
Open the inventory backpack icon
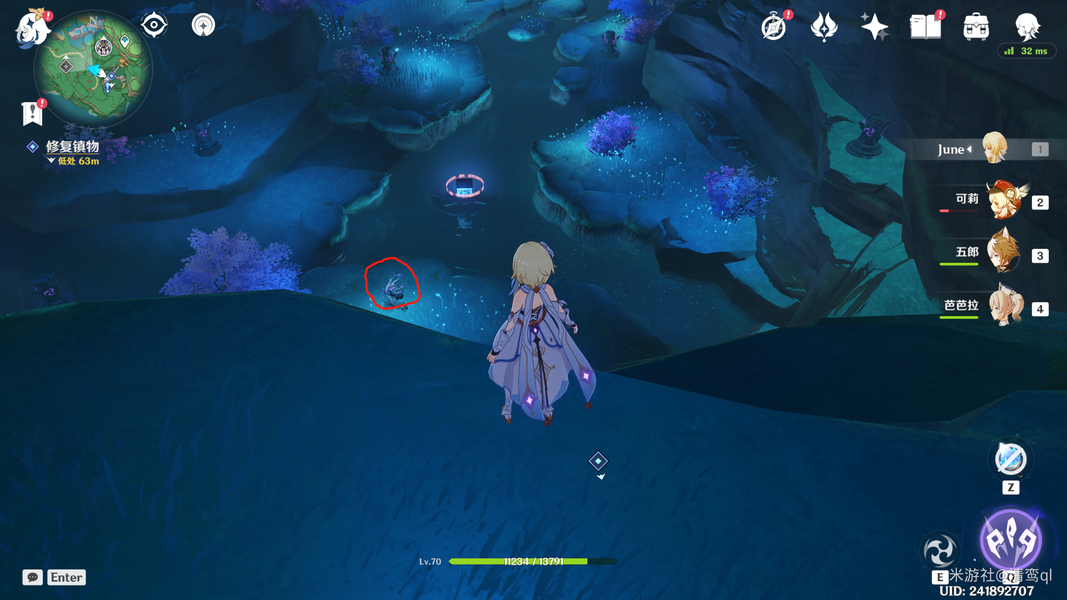976,27
